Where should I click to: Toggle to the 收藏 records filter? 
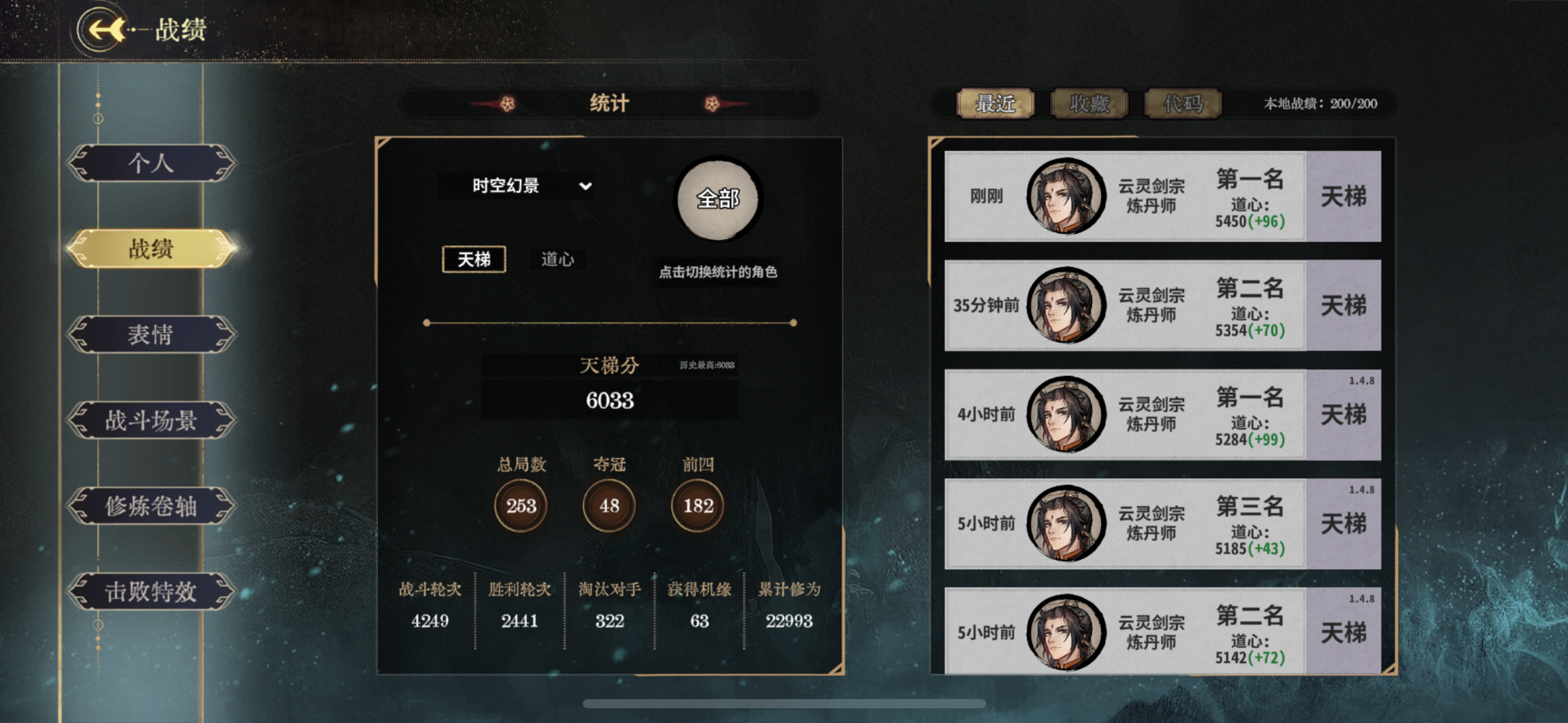tap(1088, 104)
